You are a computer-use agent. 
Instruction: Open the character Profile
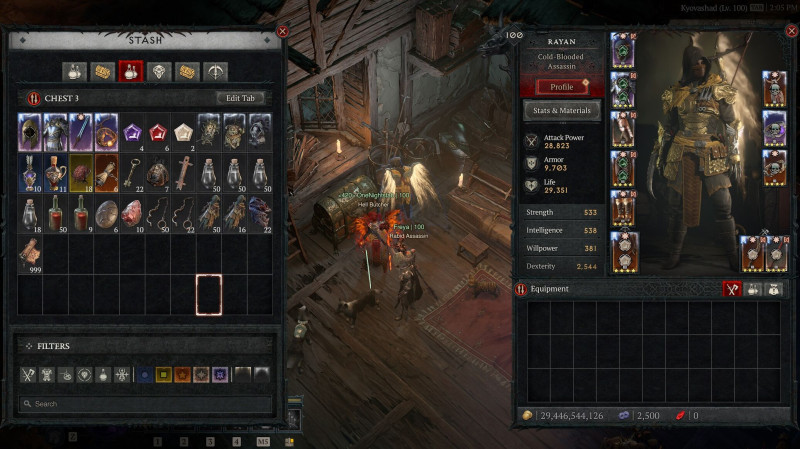coord(562,87)
